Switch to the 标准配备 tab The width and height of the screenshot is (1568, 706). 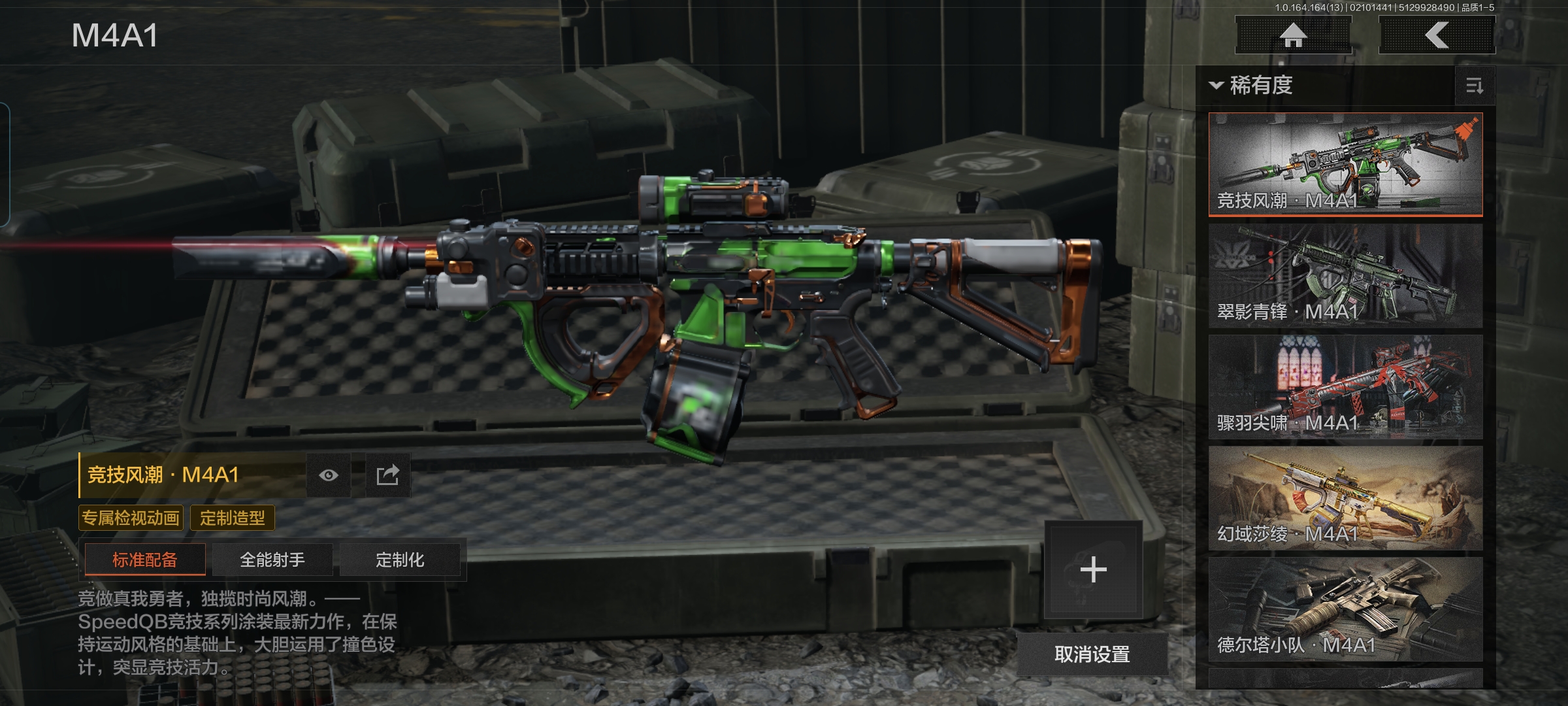pyautogui.click(x=145, y=560)
